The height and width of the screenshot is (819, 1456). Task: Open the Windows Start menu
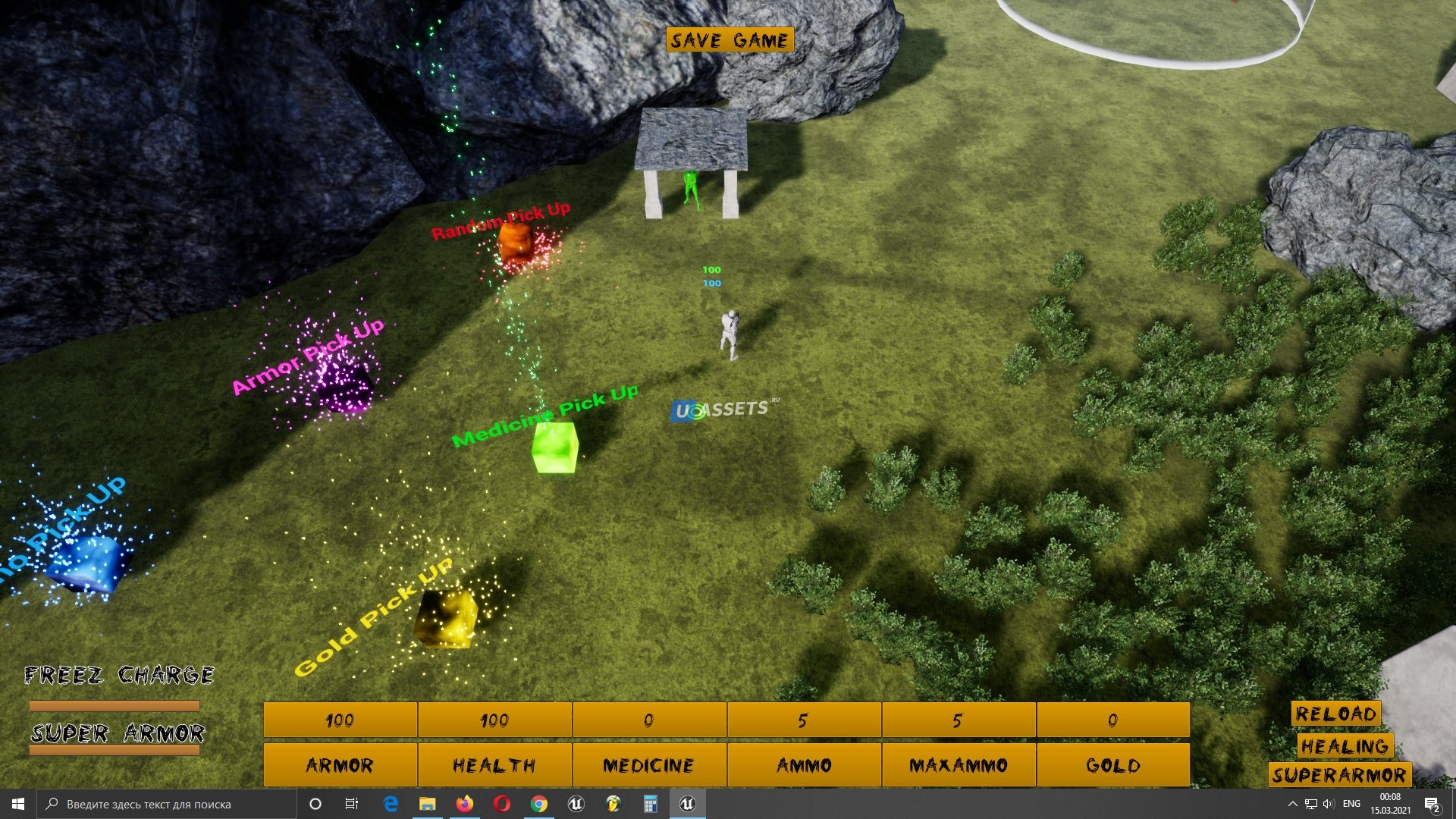(18, 804)
